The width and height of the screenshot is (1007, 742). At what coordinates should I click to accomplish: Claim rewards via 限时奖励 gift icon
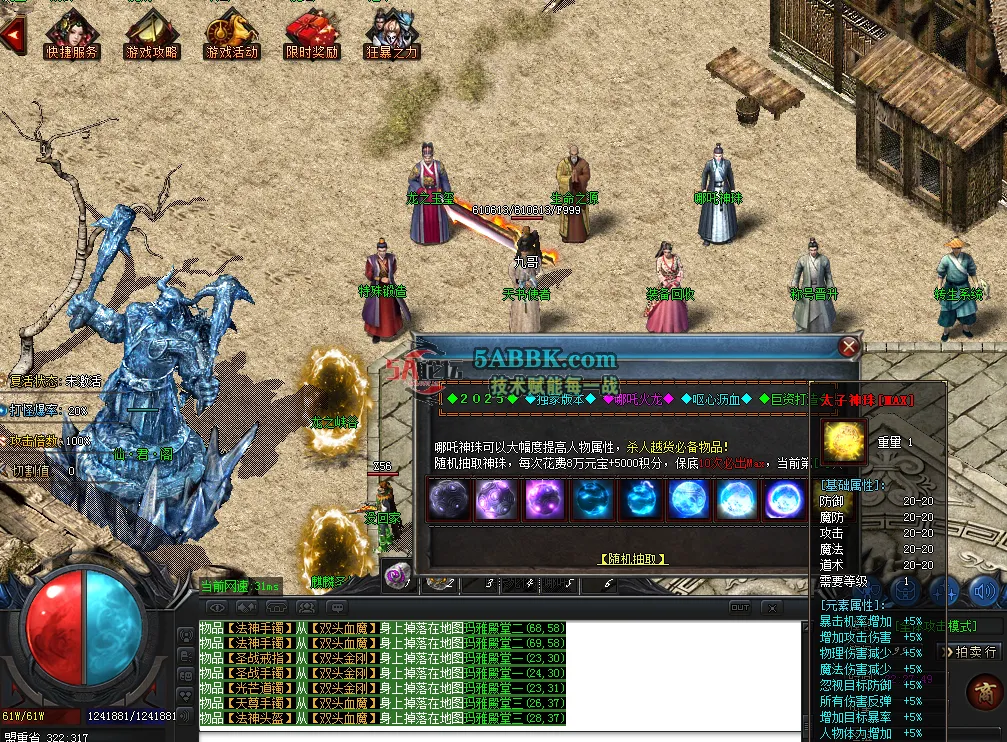[312, 33]
